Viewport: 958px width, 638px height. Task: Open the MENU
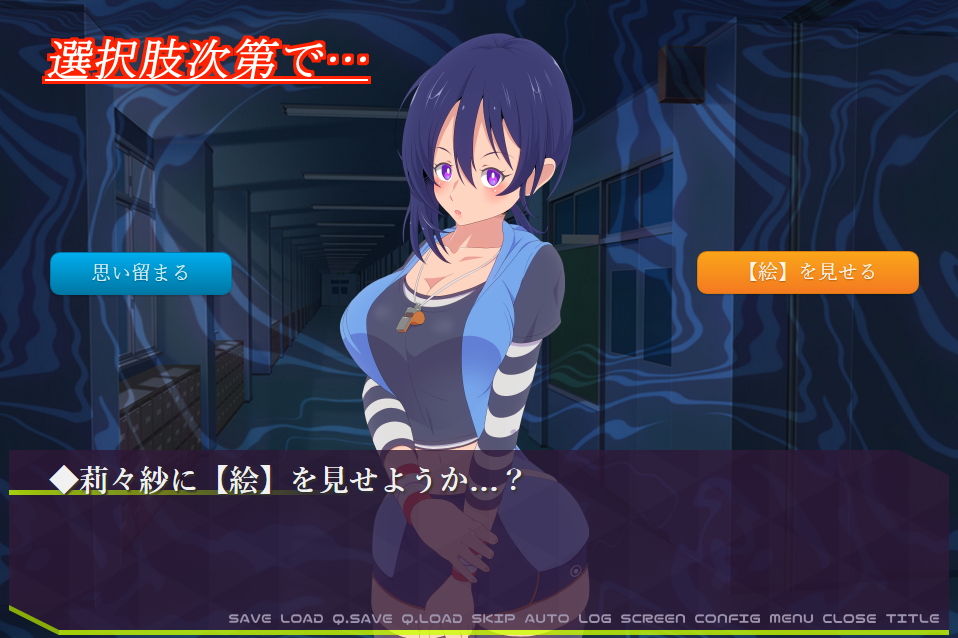tap(791, 618)
